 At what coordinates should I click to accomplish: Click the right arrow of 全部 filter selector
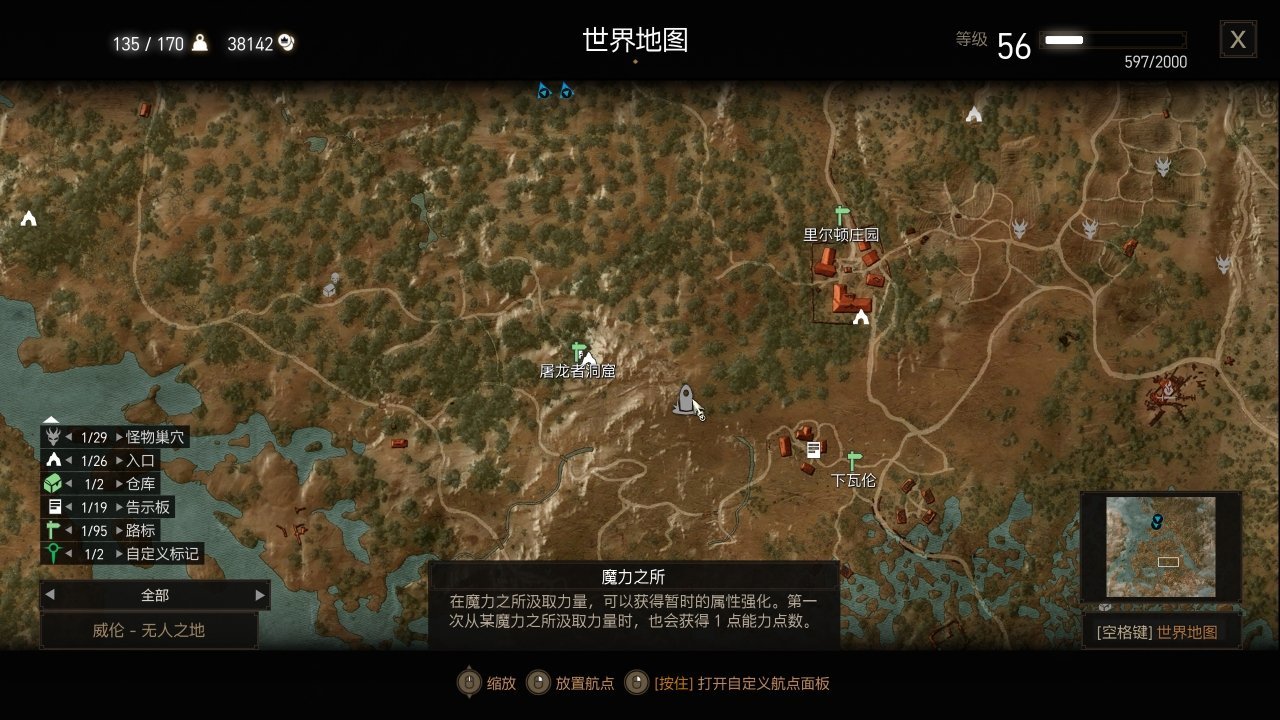tap(259, 594)
